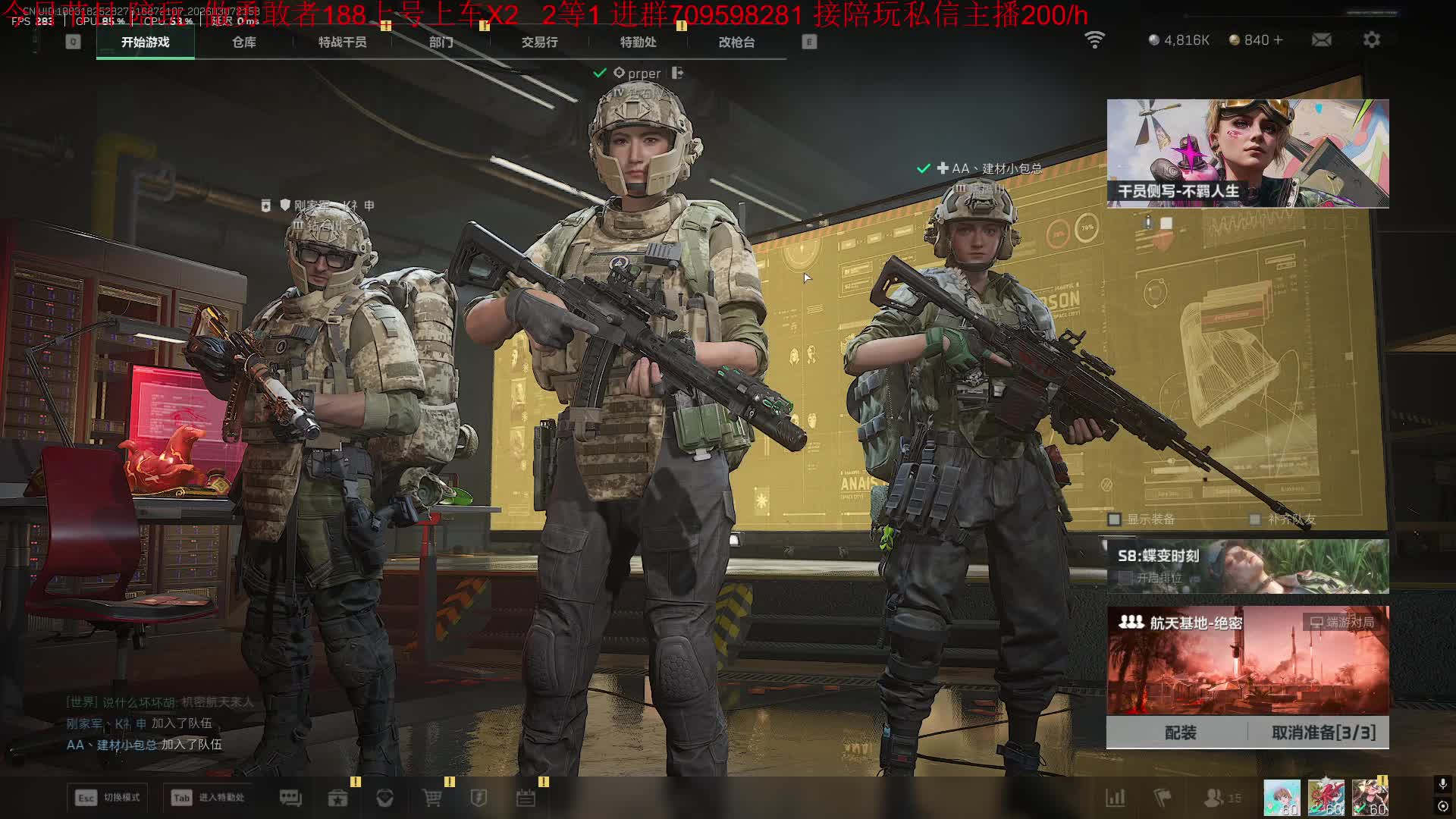The height and width of the screenshot is (819, 1456).
Task: Select the 航天基地-绝密 map card
Action: click(1247, 660)
